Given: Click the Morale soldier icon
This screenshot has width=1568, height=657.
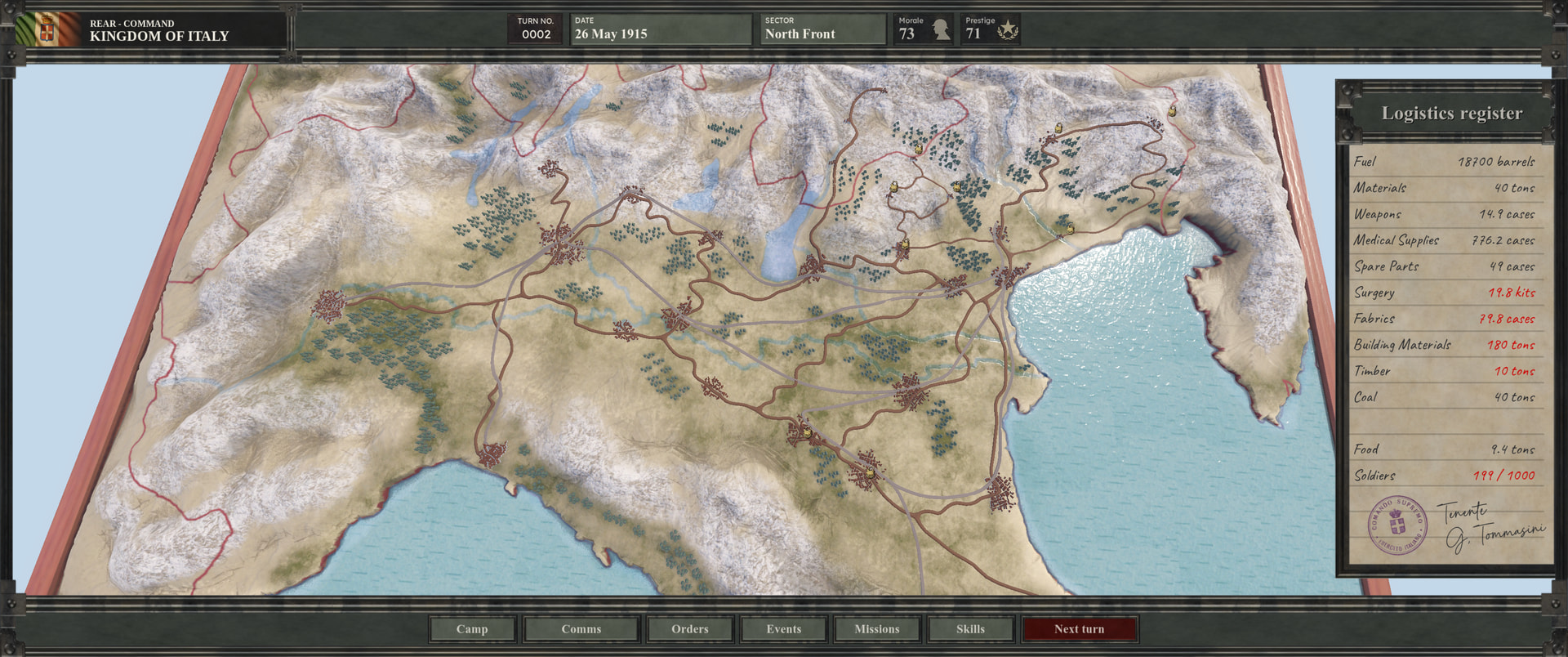Looking at the screenshot, I should click(941, 30).
